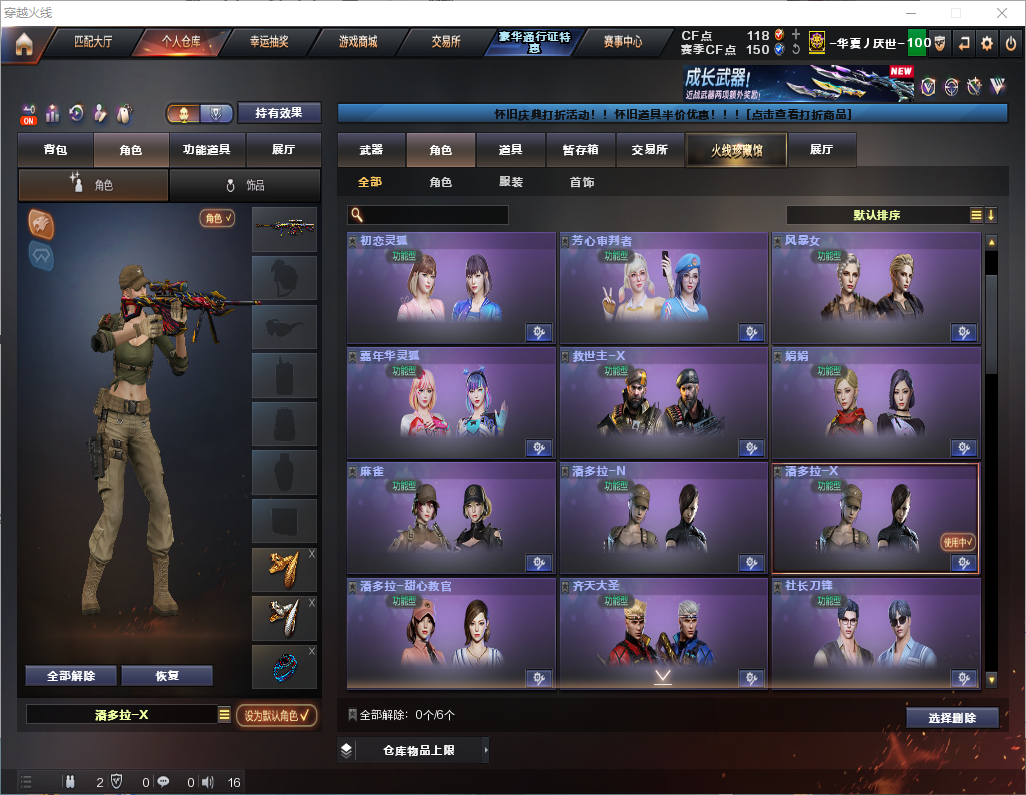The height and width of the screenshot is (795, 1026).
Task: Open the 游戏商城 game shop
Action: tap(357, 43)
